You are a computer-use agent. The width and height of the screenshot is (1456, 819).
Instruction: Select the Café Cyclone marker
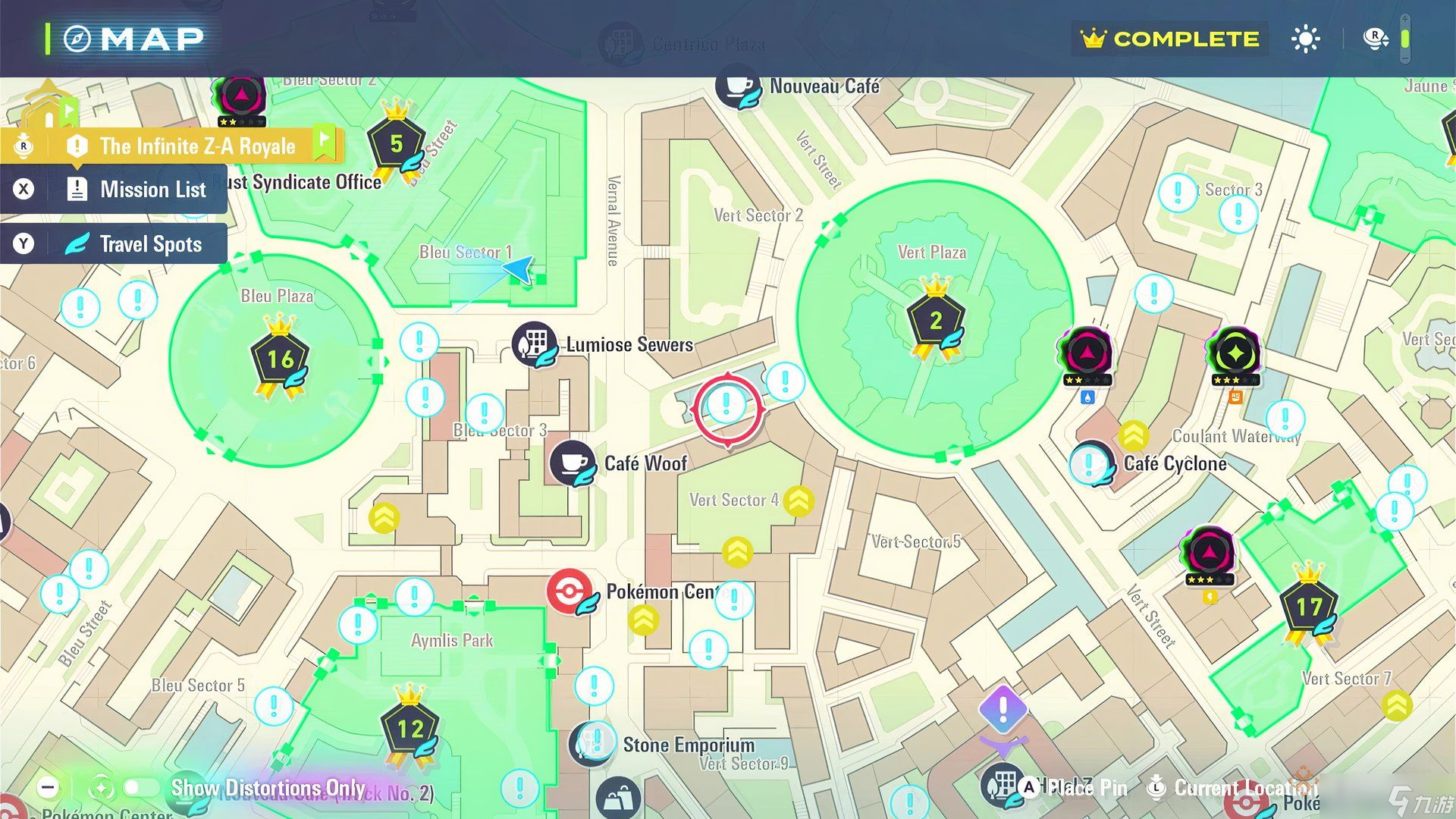click(1091, 463)
